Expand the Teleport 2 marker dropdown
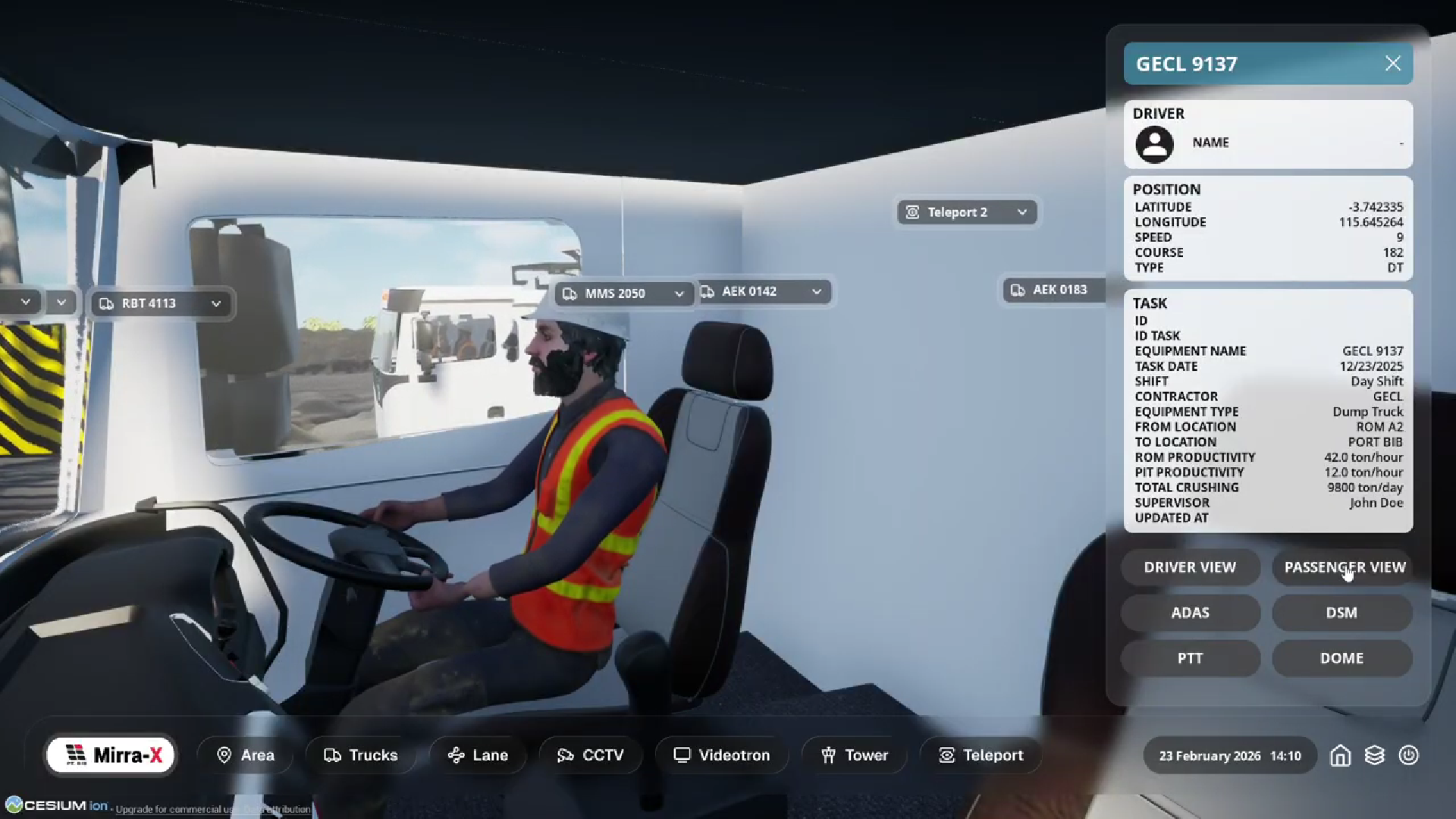 click(1021, 212)
